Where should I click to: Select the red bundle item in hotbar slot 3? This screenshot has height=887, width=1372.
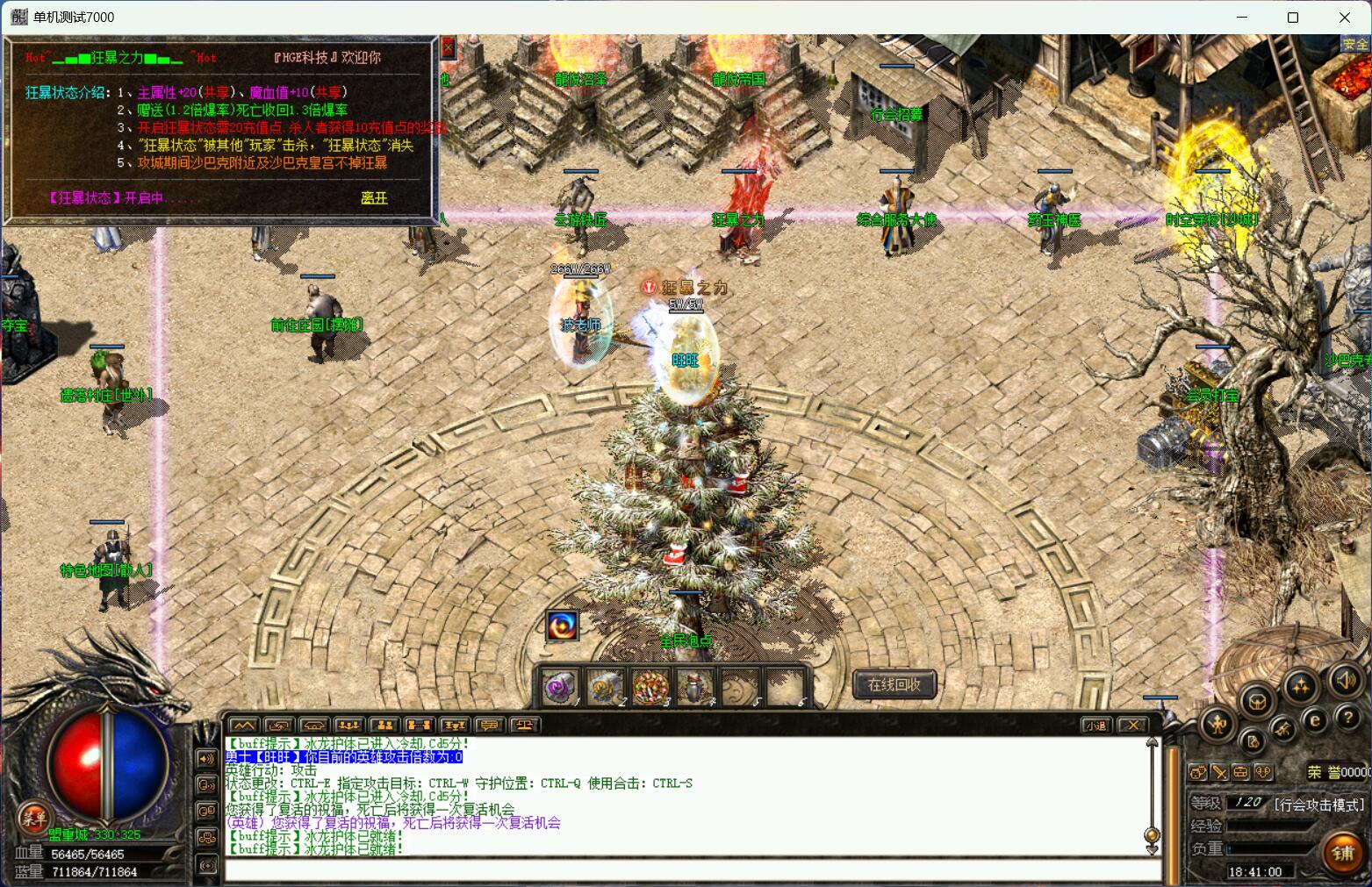pyautogui.click(x=650, y=688)
